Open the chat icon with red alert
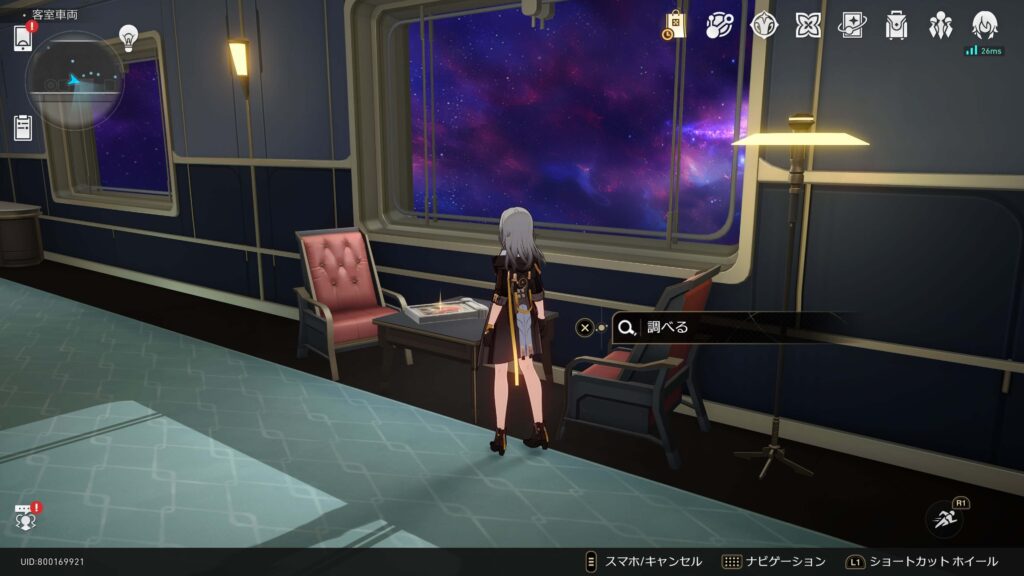The image size is (1024, 576). [25, 517]
